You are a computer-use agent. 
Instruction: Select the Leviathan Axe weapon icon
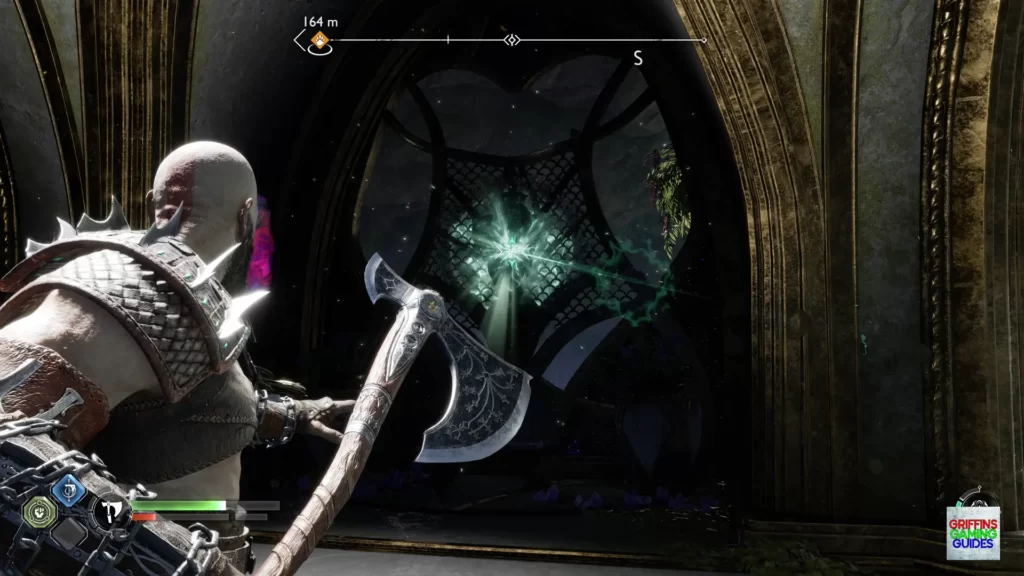106,512
